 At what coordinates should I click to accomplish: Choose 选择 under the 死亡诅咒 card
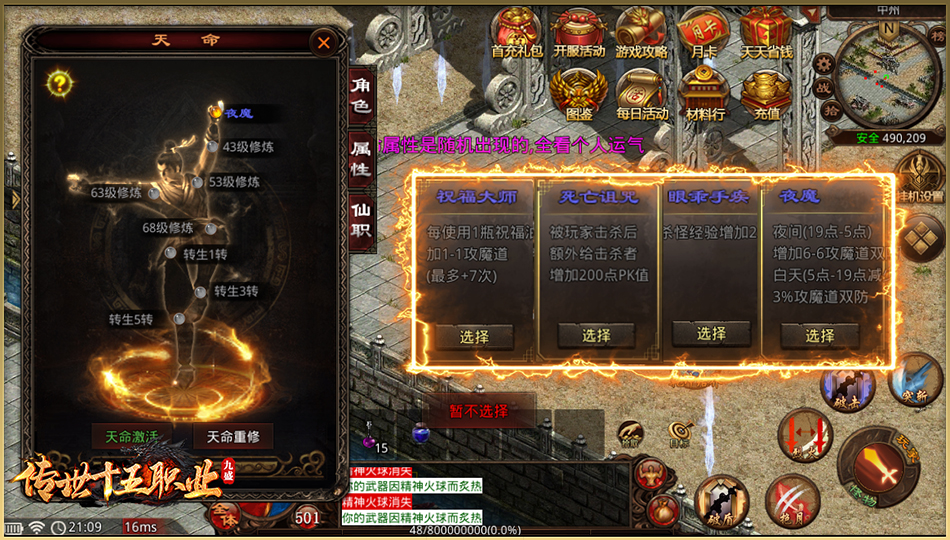pyautogui.click(x=596, y=336)
